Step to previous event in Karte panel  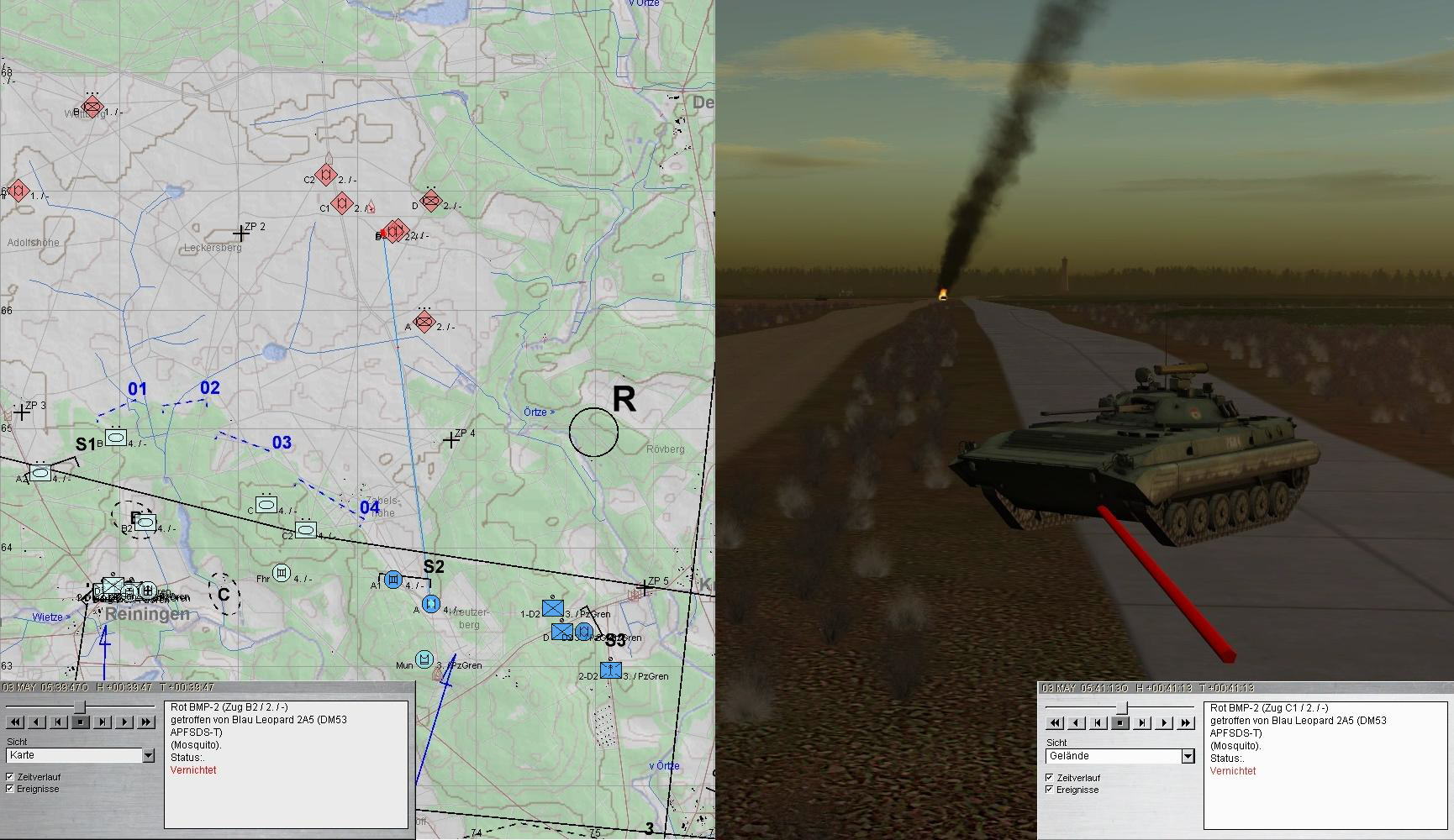point(59,722)
